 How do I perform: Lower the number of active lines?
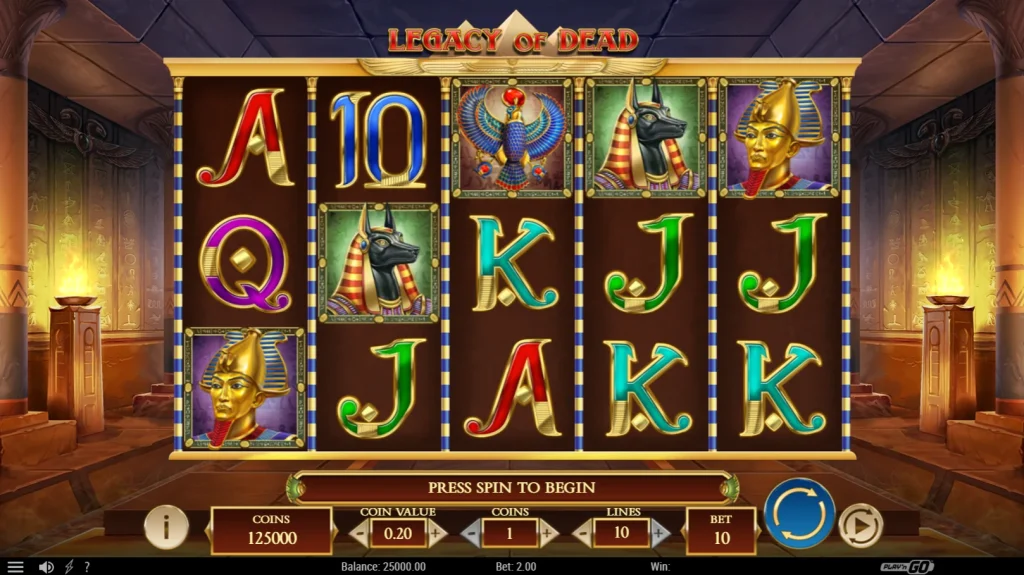[x=581, y=533]
